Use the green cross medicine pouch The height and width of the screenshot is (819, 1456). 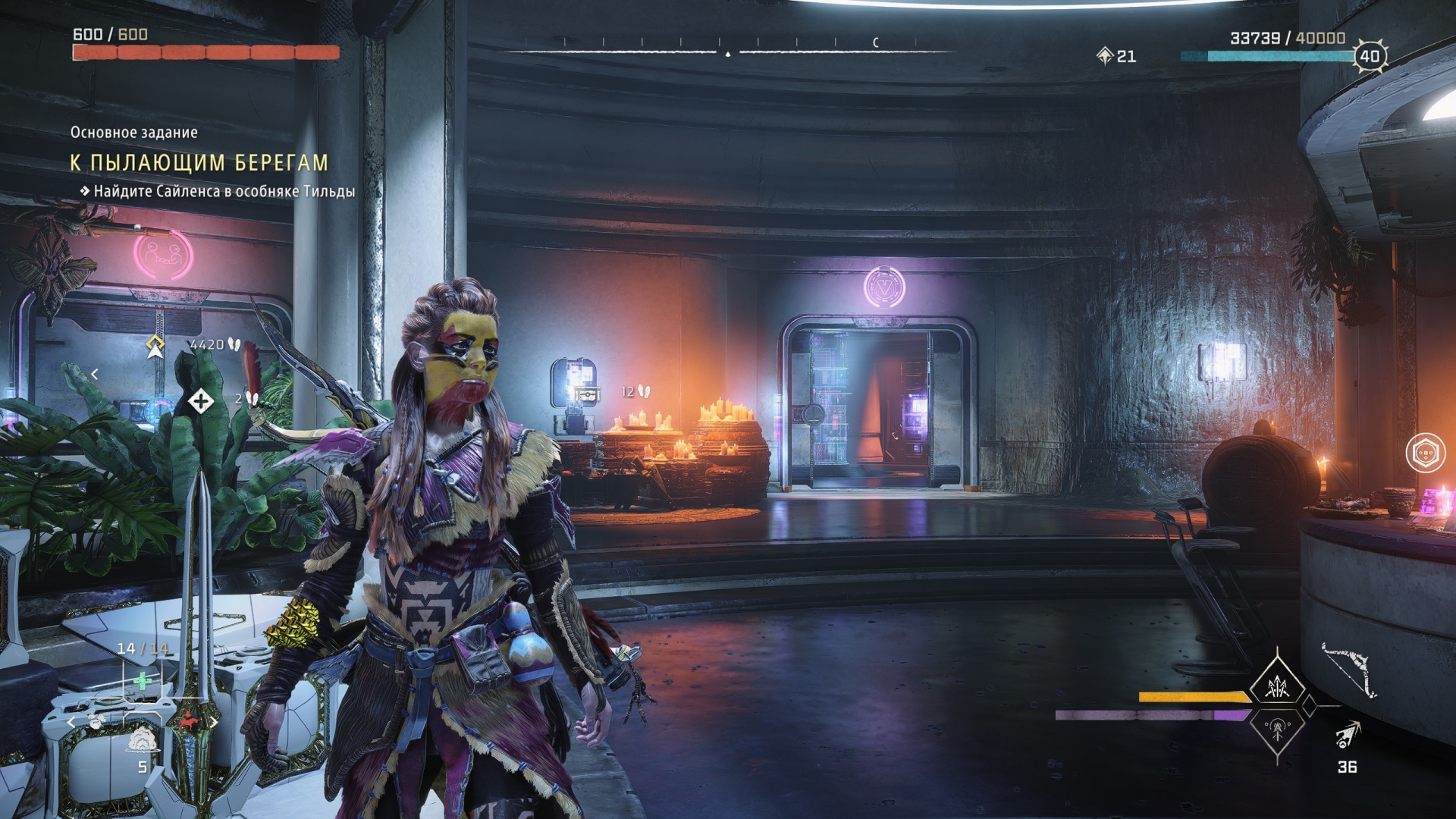pos(142,680)
